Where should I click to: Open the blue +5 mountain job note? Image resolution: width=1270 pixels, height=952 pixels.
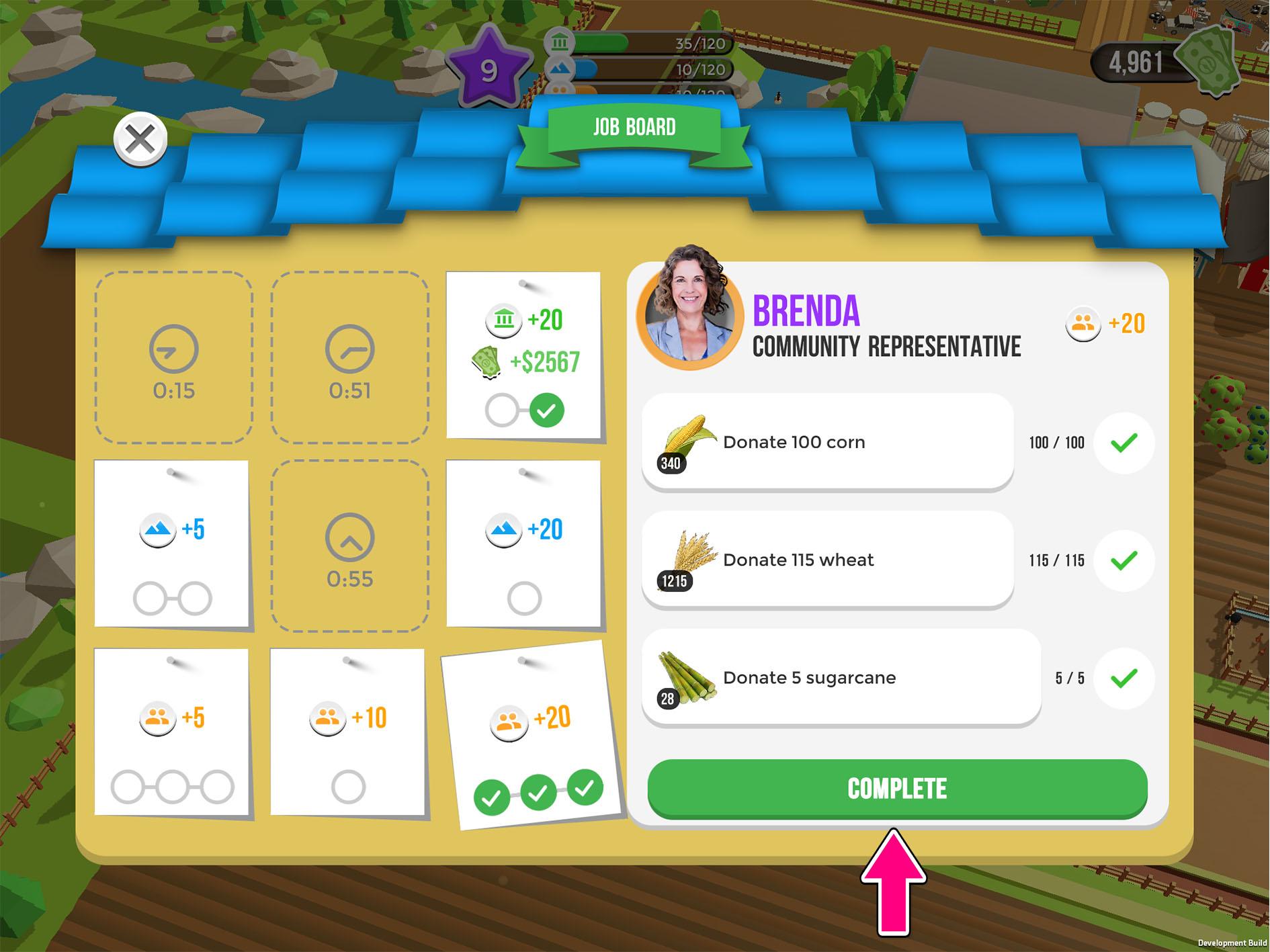click(172, 544)
